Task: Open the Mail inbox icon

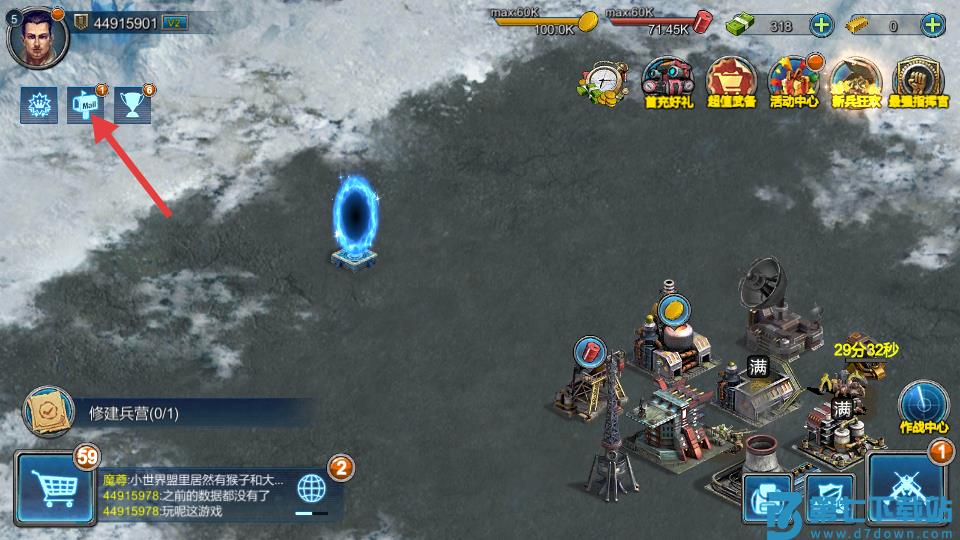Action: click(86, 105)
